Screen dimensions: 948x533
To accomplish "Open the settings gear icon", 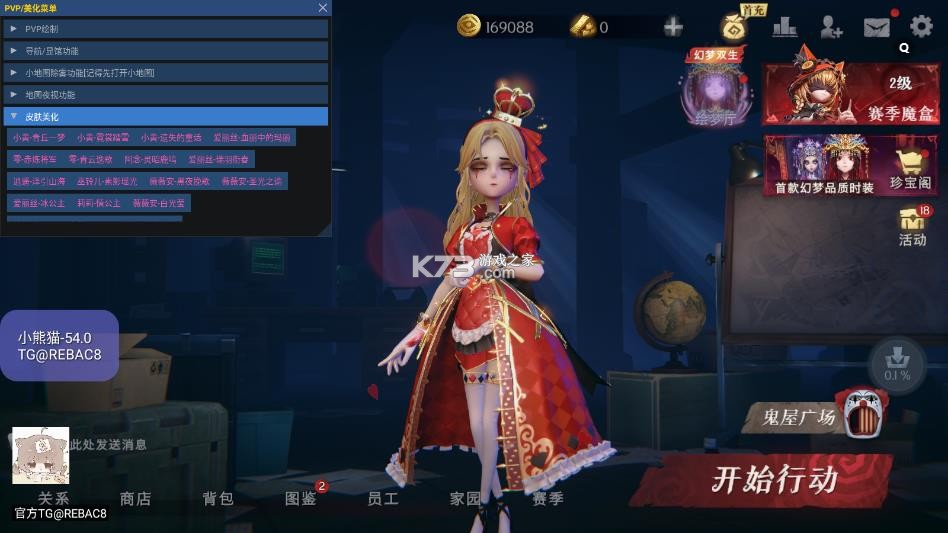I will [920, 27].
